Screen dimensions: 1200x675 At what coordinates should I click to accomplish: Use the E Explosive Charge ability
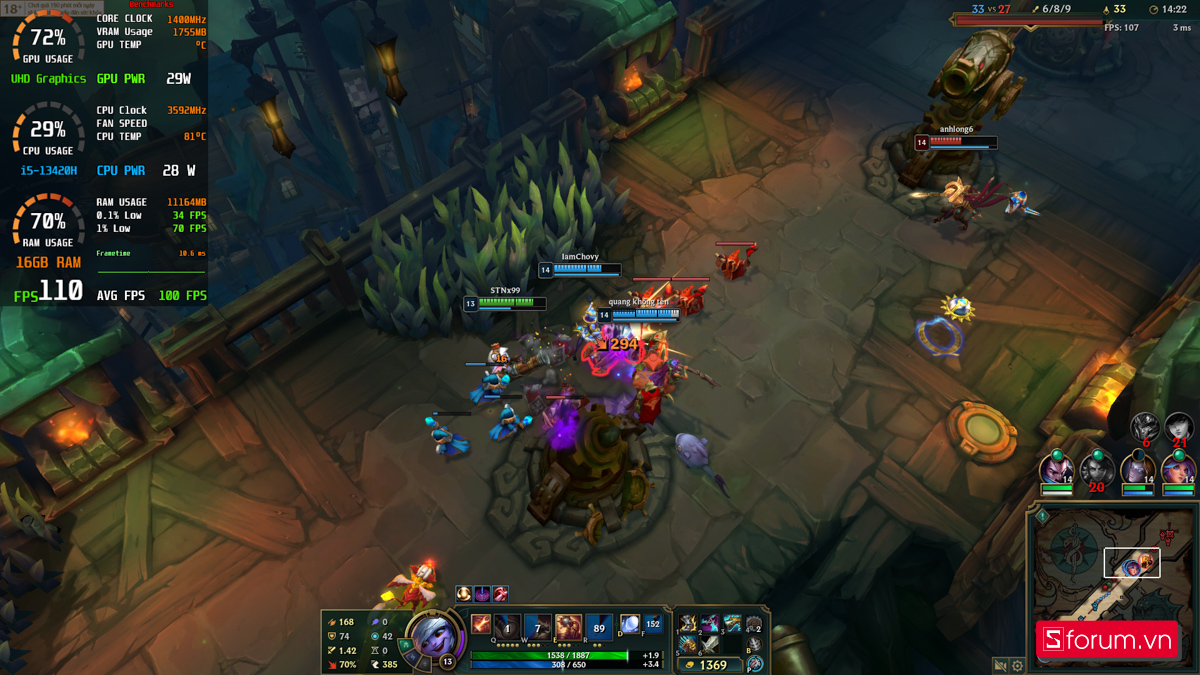click(x=568, y=627)
